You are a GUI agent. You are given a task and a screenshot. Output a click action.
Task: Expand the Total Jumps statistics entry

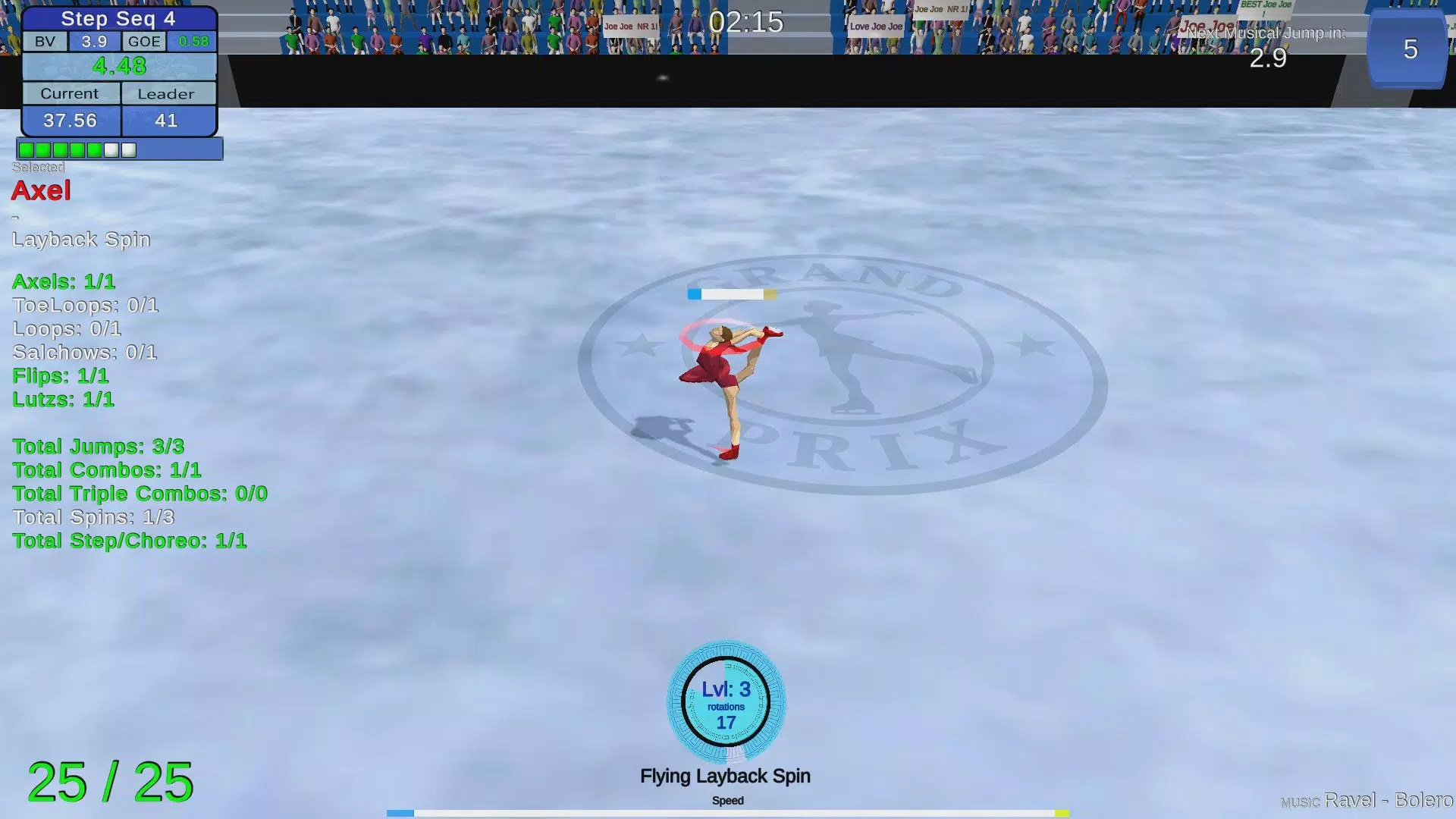coord(98,447)
